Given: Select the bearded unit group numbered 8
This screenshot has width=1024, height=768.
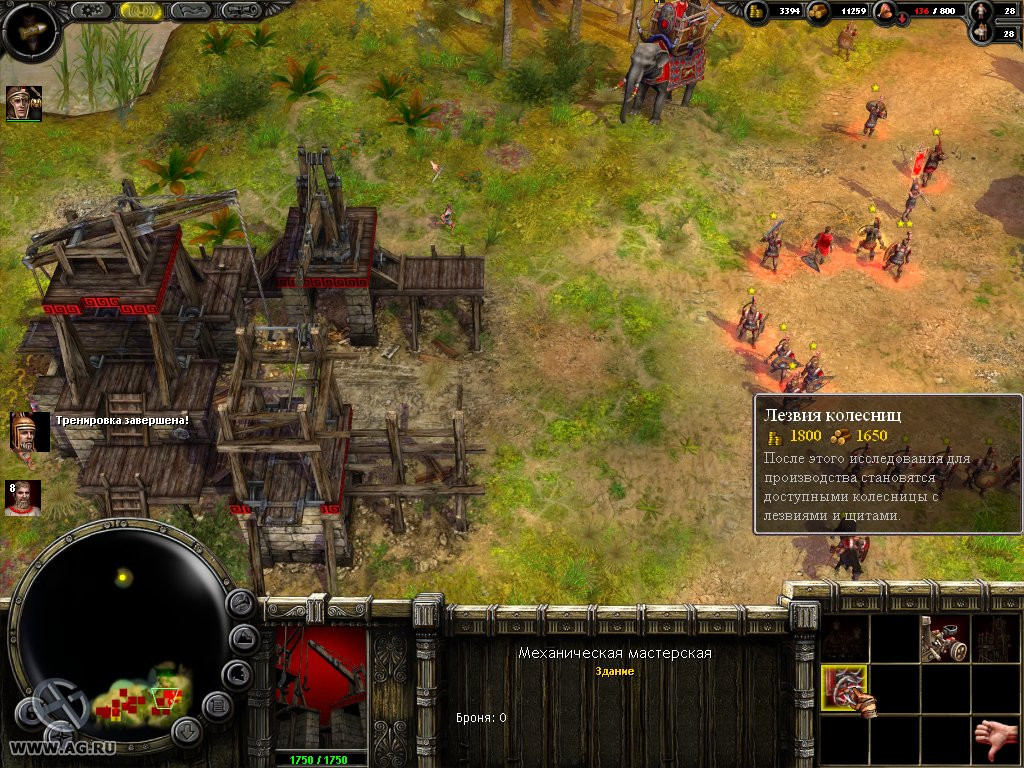Looking at the screenshot, I should (24, 498).
